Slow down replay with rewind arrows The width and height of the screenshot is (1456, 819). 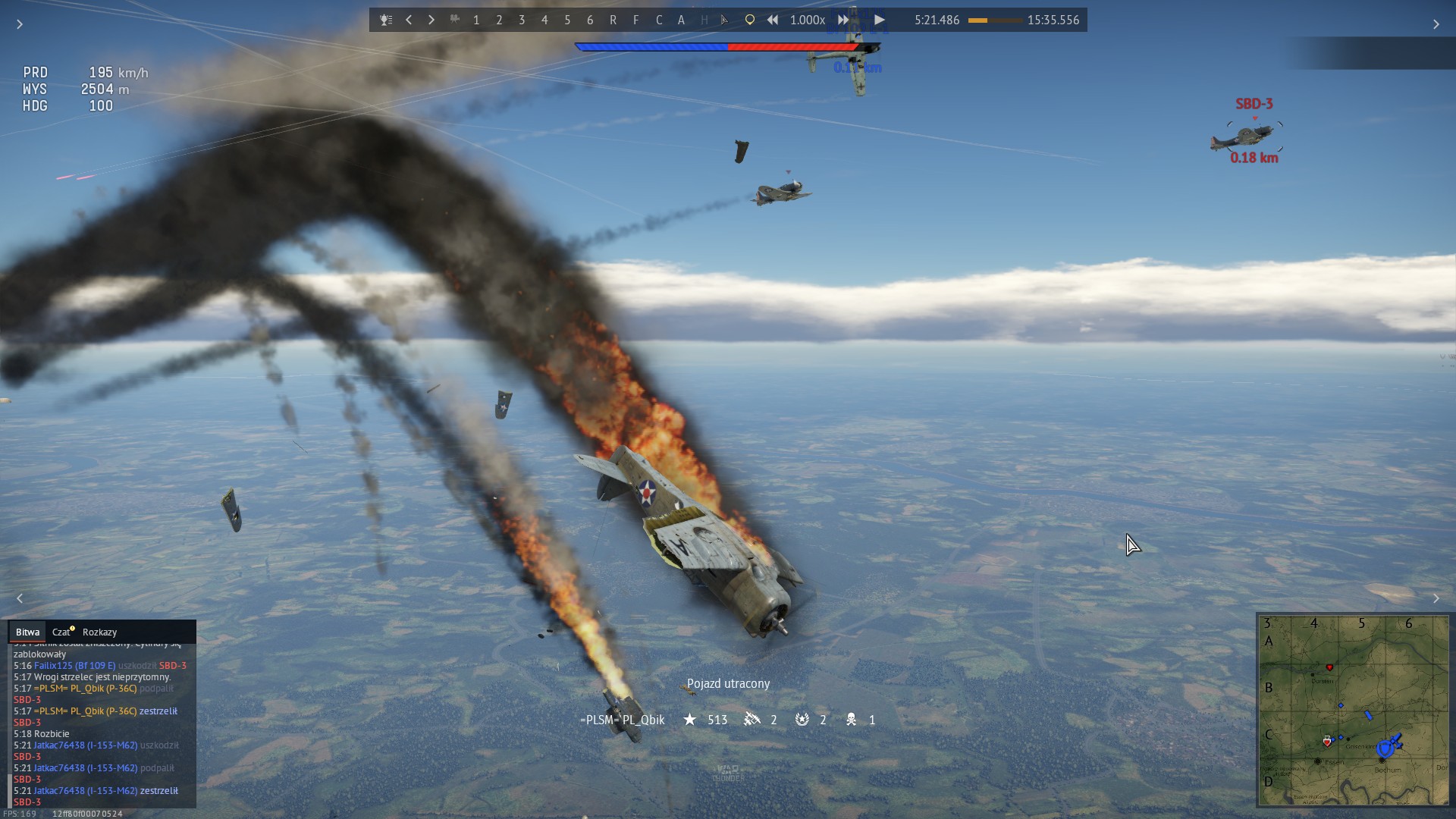coord(772,20)
